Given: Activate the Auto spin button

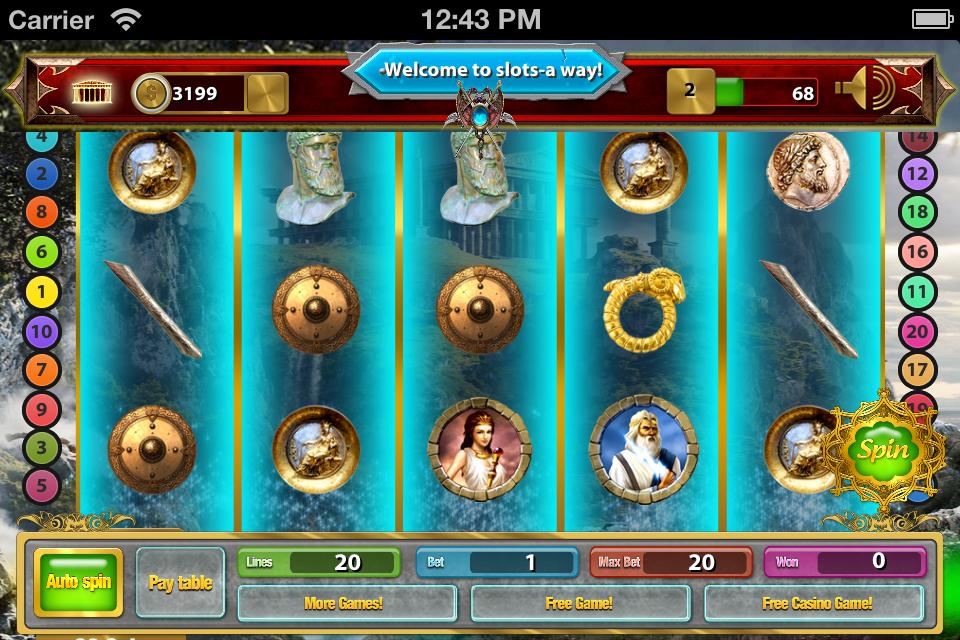Looking at the screenshot, I should (x=78, y=582).
